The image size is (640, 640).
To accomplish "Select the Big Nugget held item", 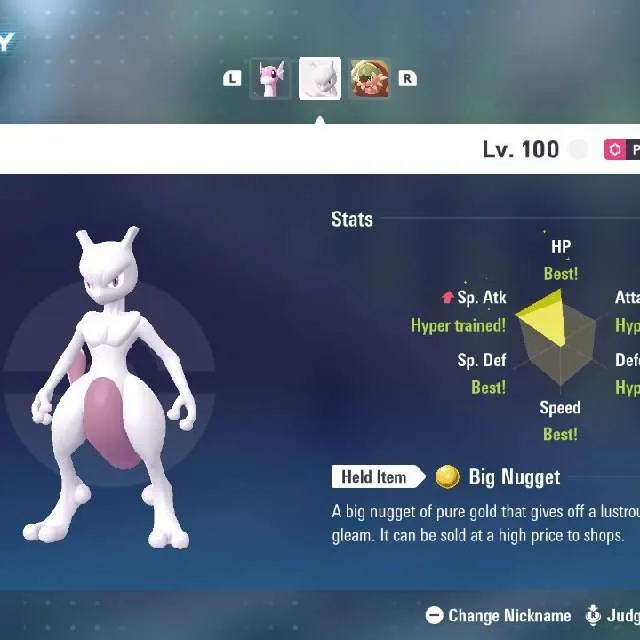I will (513, 477).
